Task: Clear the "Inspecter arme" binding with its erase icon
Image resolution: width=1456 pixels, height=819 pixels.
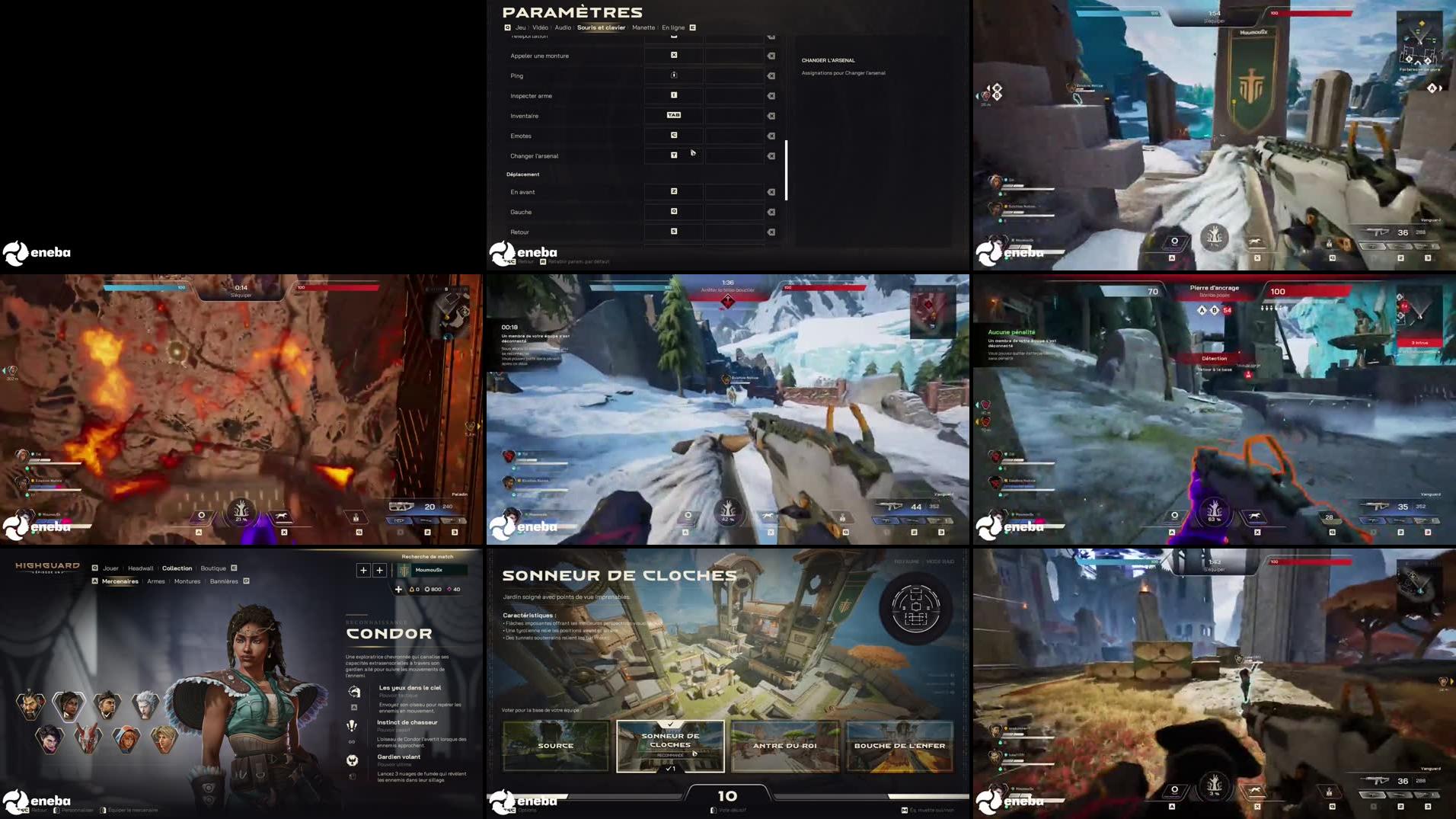Action: pos(771,96)
